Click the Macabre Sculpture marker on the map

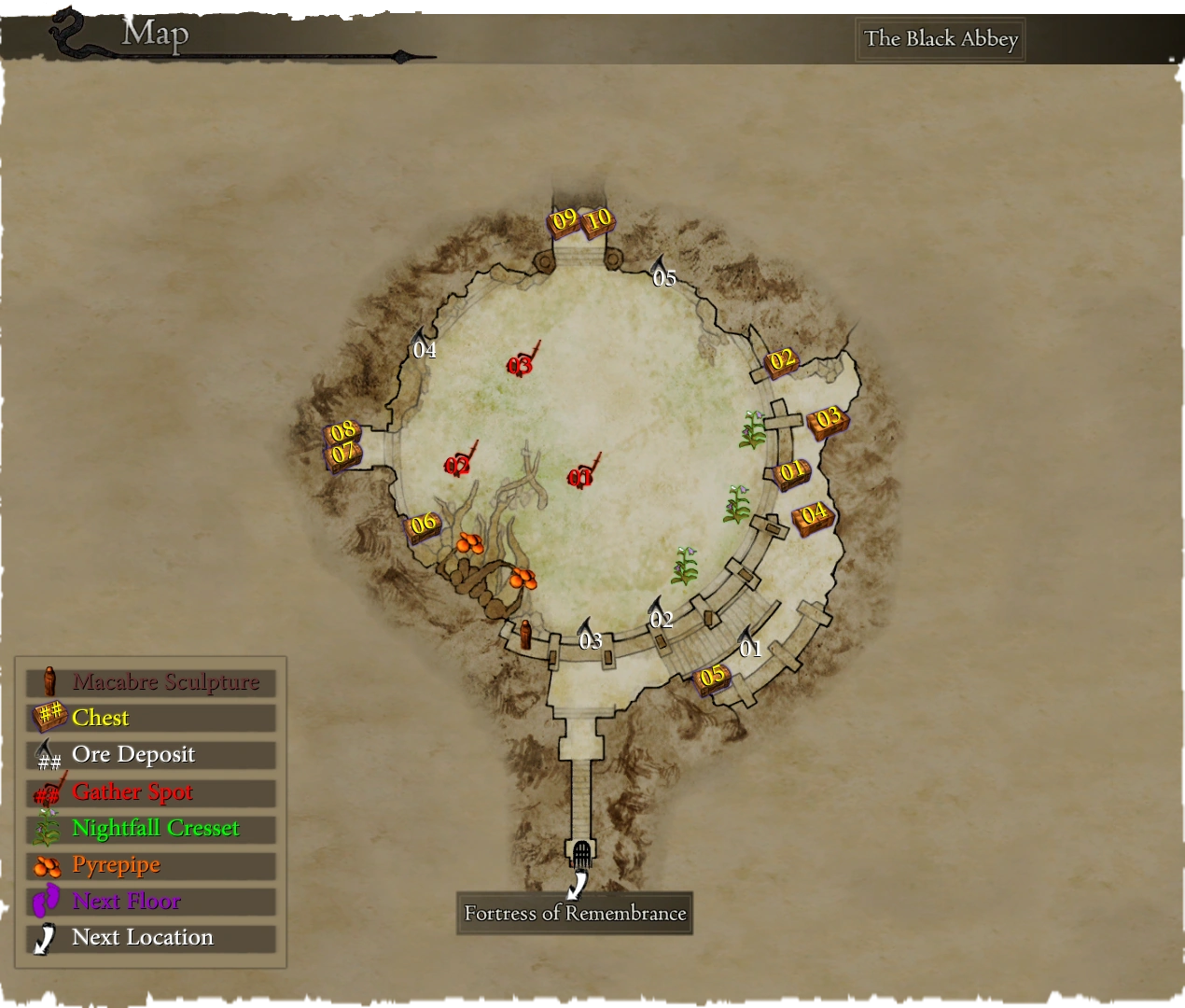pos(525,634)
